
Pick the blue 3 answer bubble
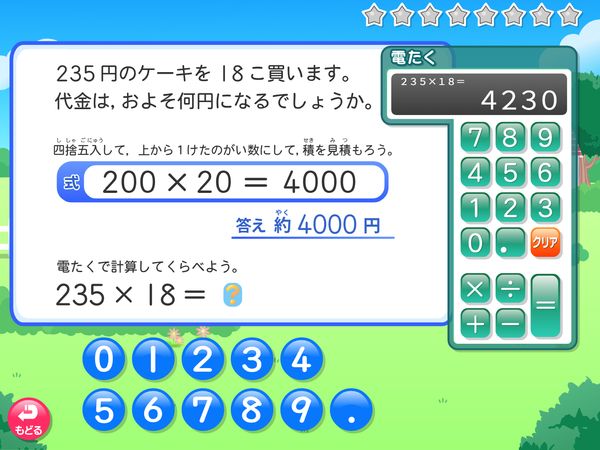(x=251, y=360)
